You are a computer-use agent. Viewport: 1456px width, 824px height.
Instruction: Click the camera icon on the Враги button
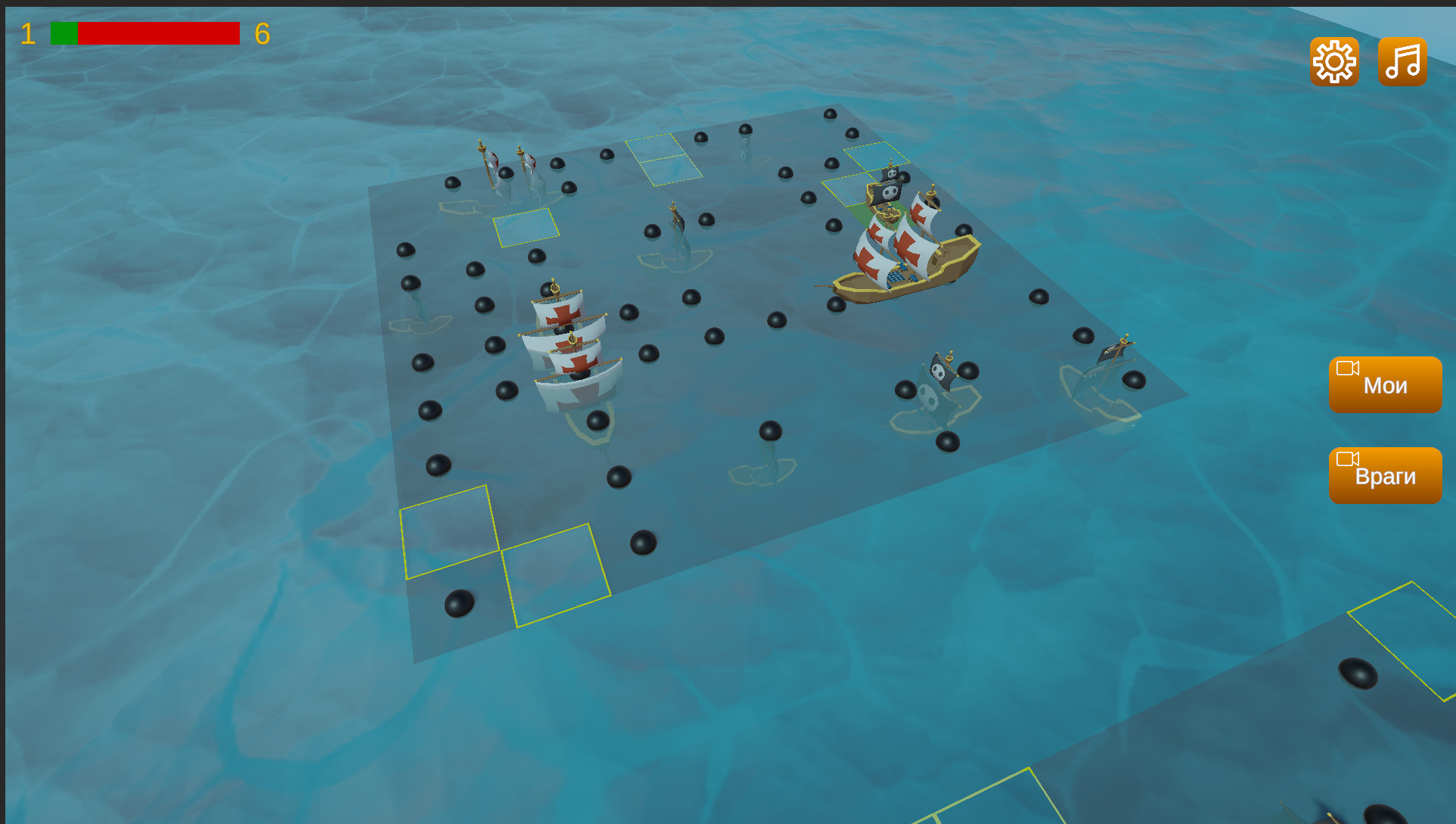1346,459
